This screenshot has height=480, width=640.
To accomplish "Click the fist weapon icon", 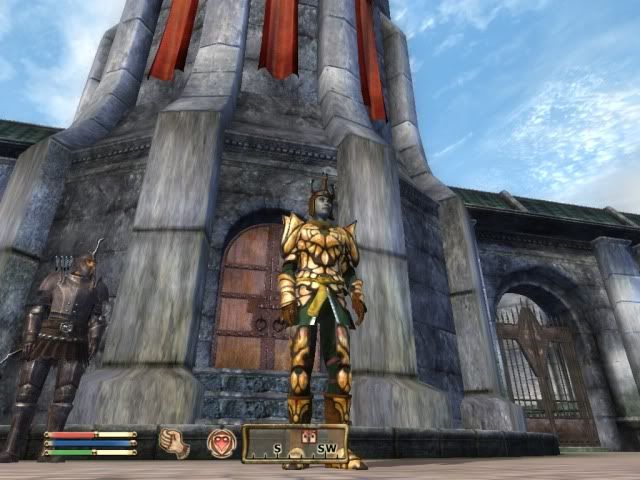I will [x=175, y=442].
